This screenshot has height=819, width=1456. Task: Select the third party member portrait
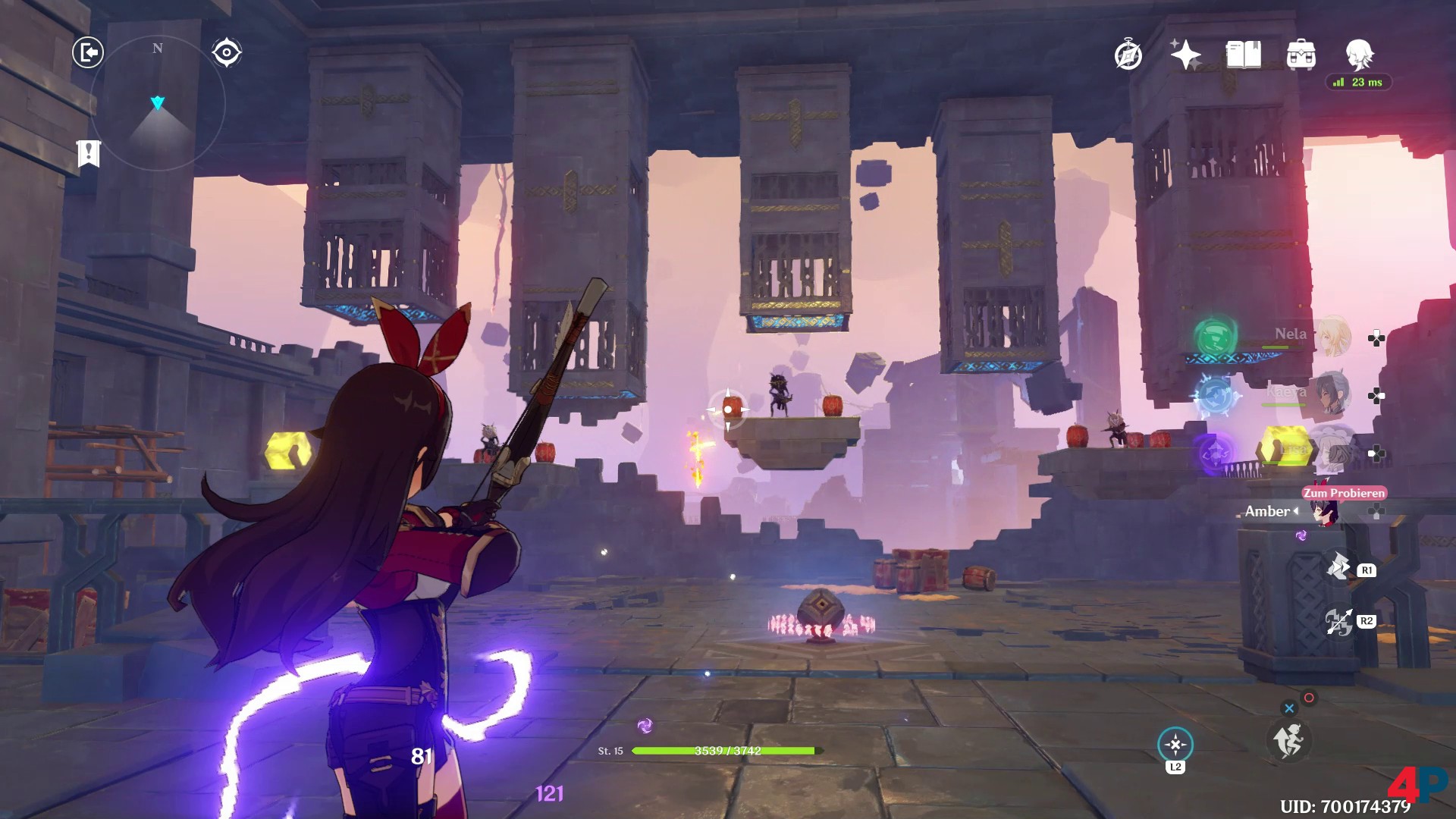[1332, 453]
